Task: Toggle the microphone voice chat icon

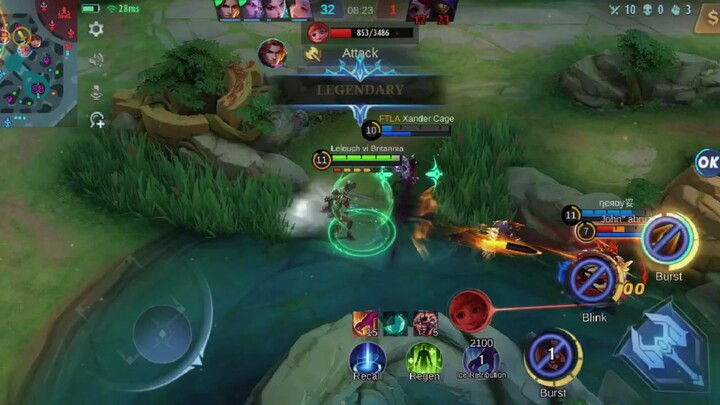Action: point(96,91)
